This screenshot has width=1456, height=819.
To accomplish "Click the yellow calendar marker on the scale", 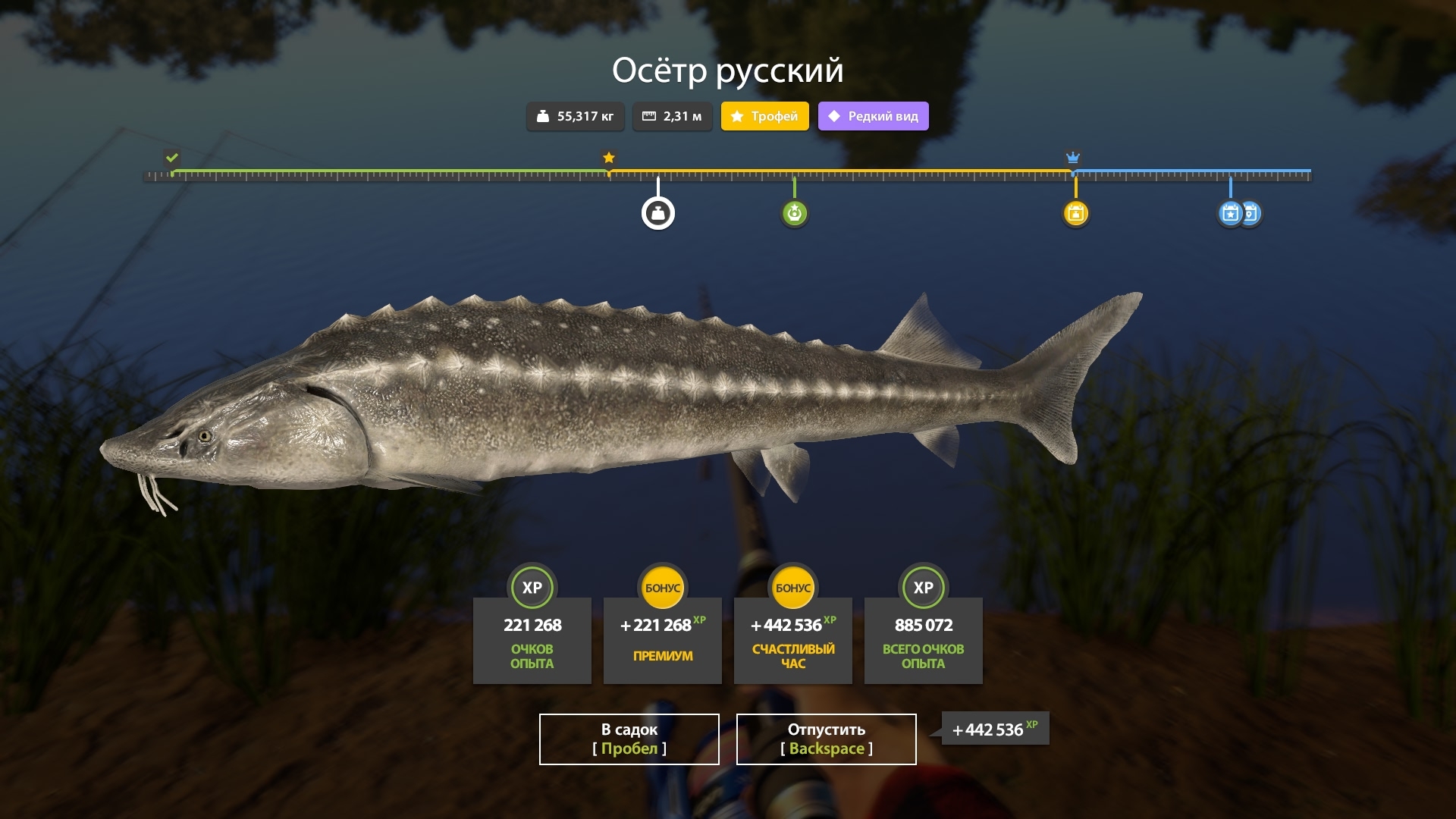I will (1075, 214).
